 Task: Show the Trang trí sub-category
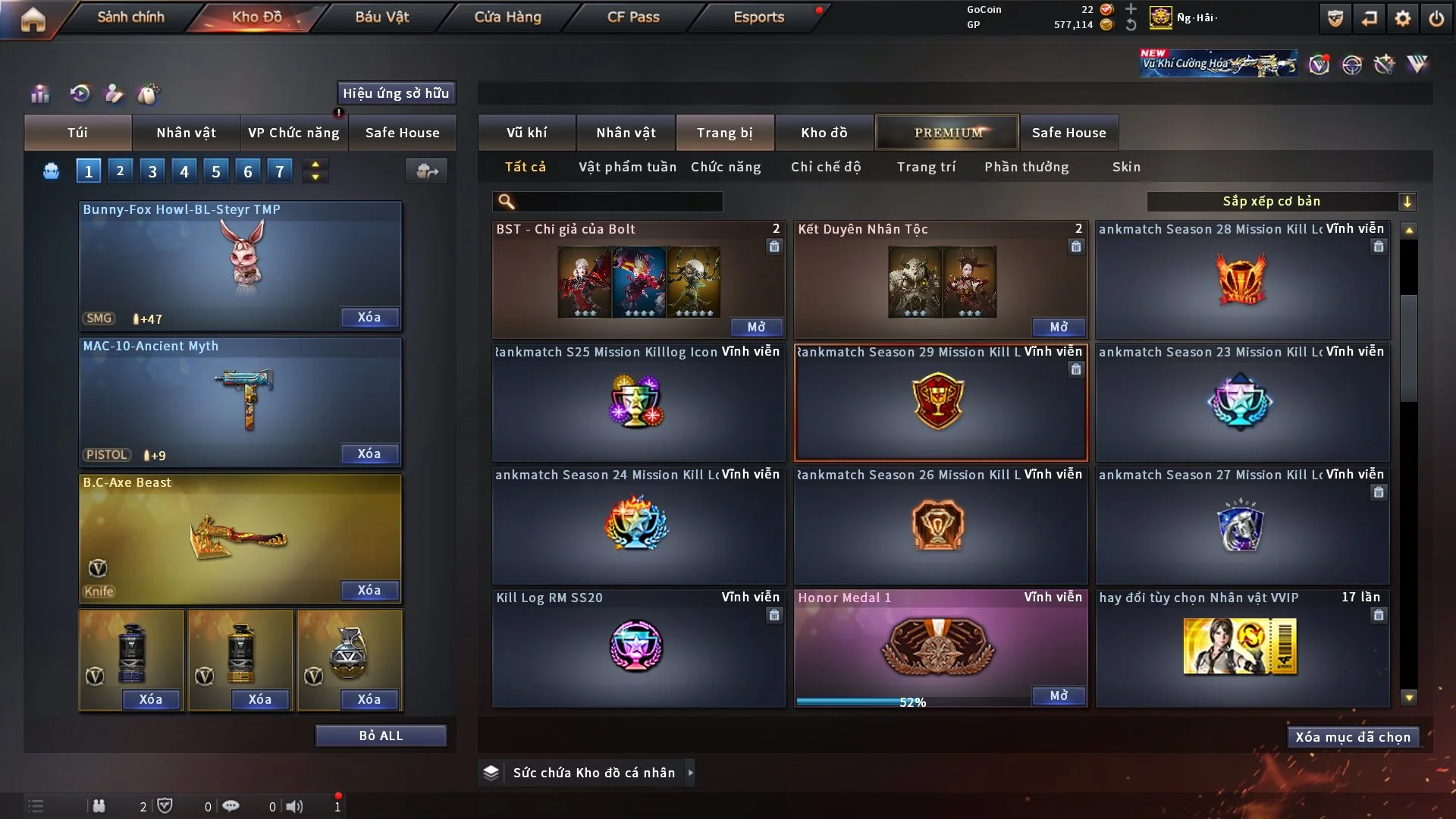(926, 167)
